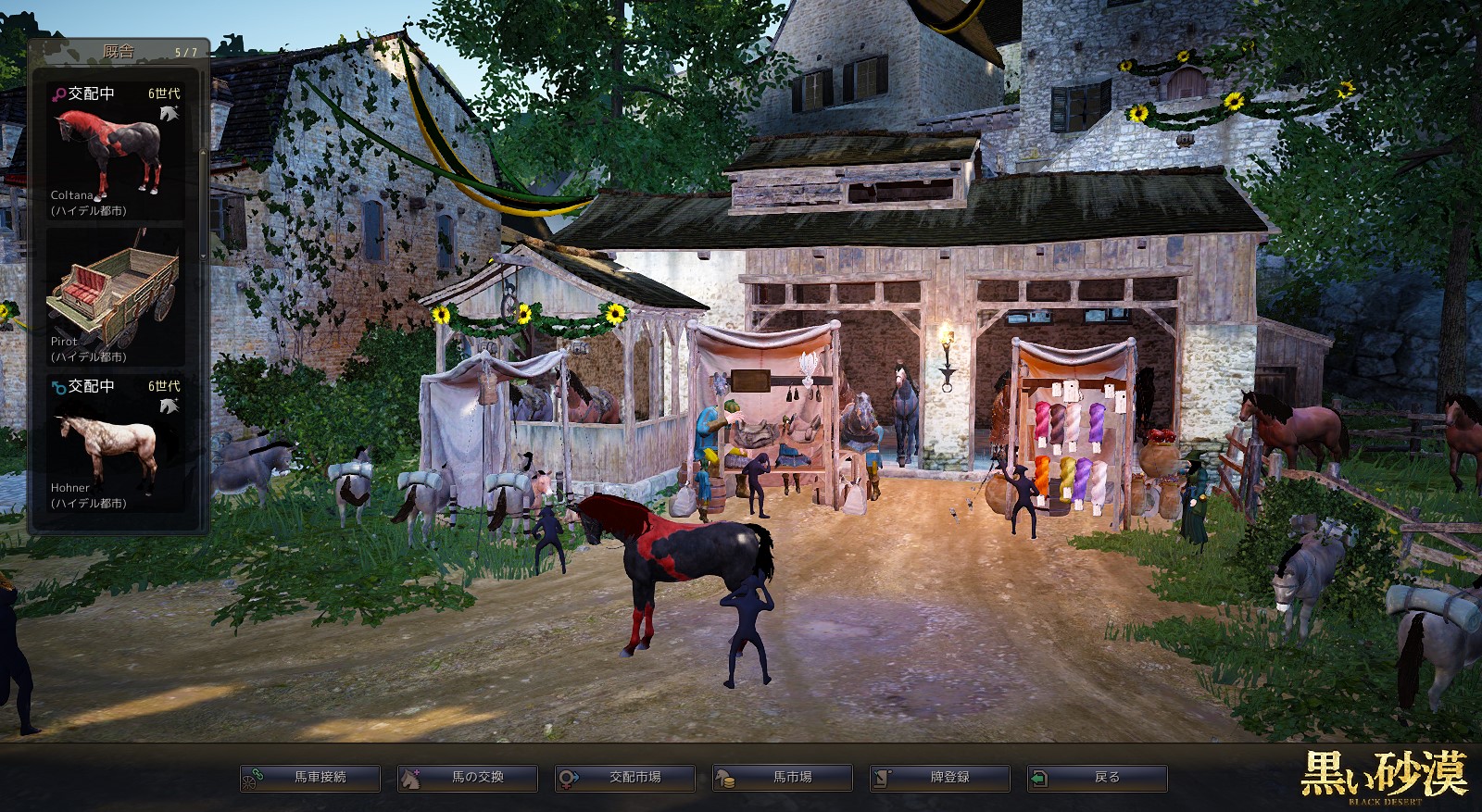The height and width of the screenshot is (812, 1482).
Task: Click the 牌登録 registration button
Action: [940, 778]
